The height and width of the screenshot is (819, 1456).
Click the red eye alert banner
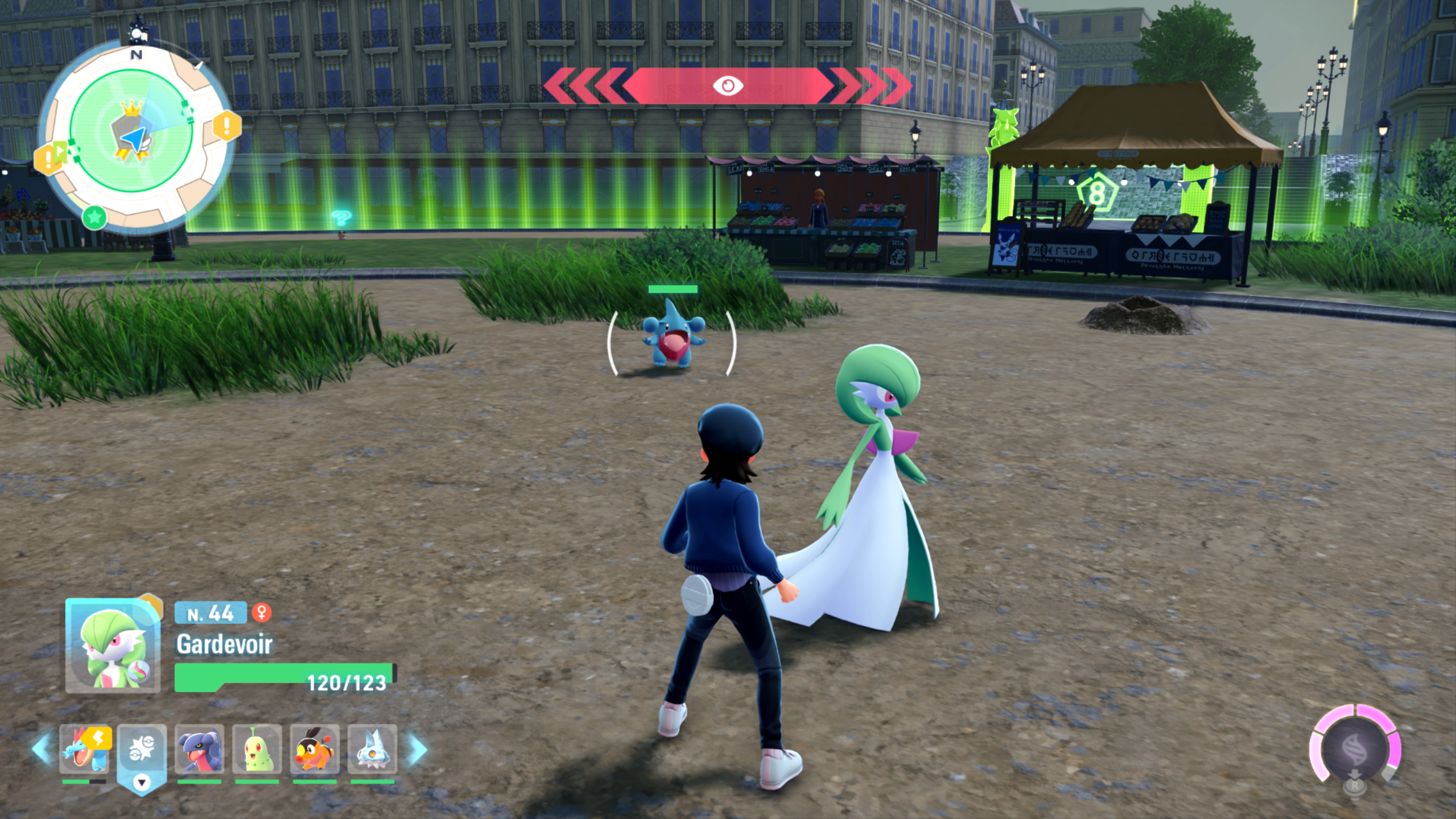click(x=728, y=86)
